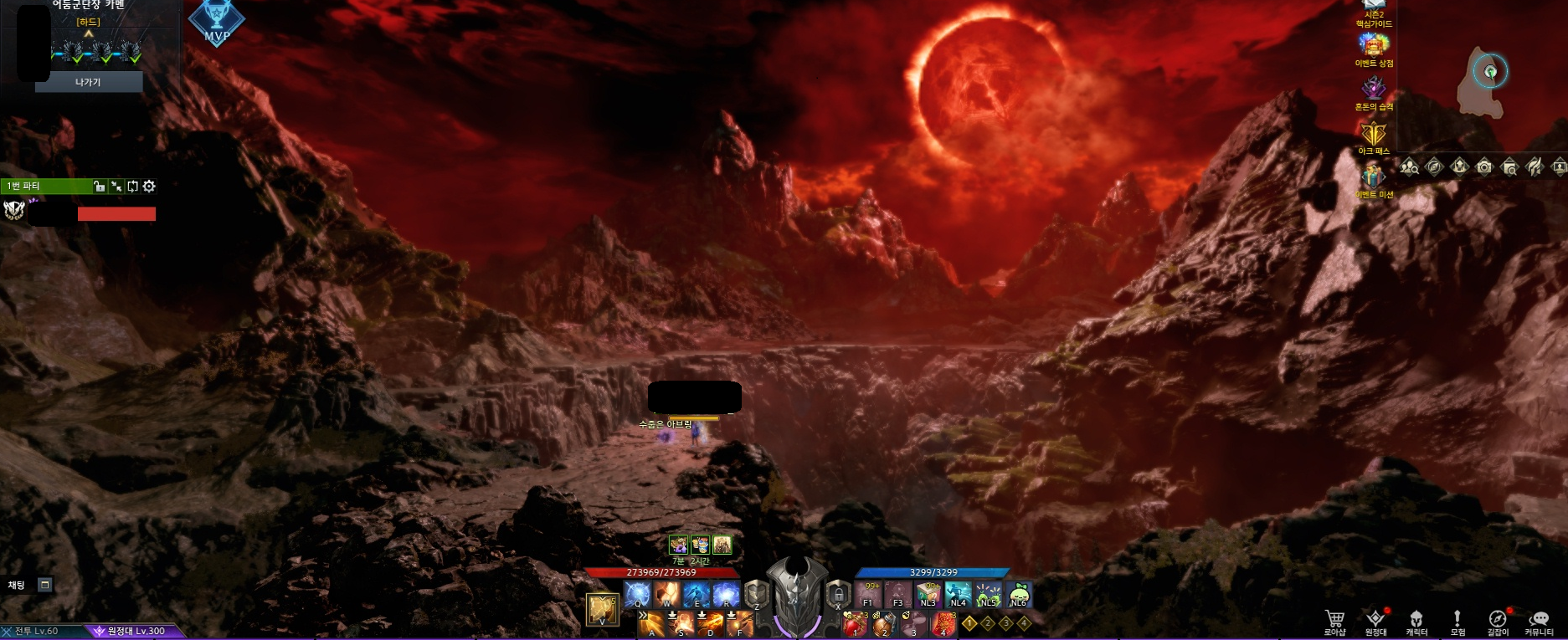Open the 커뮤니티 community menu
Image resolution: width=1568 pixels, height=640 pixels.
(1539, 620)
